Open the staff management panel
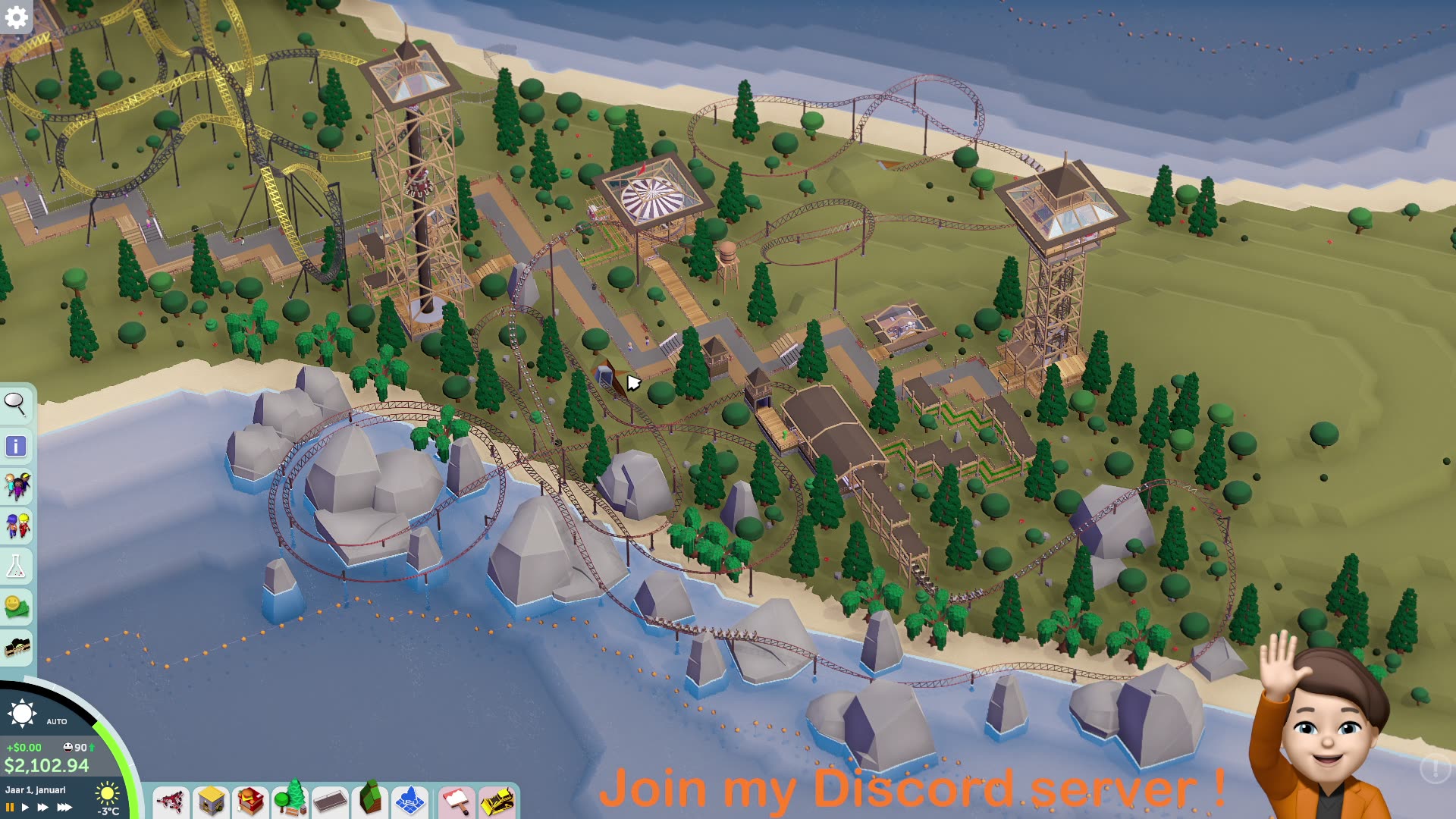Viewport: 1456px width, 819px height. (x=17, y=526)
